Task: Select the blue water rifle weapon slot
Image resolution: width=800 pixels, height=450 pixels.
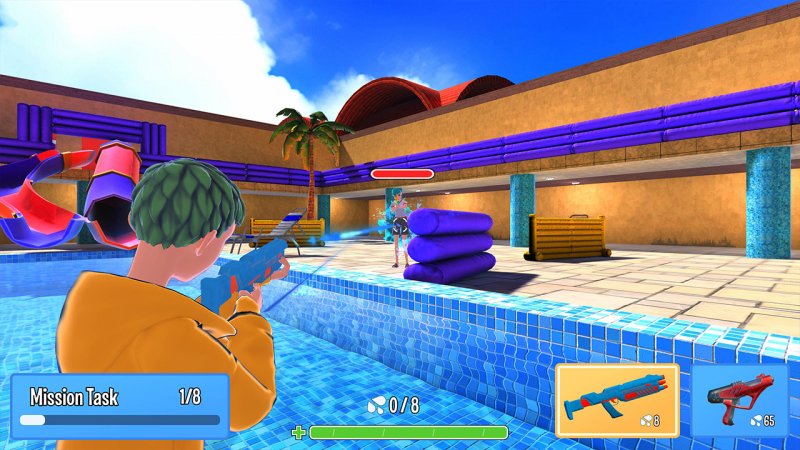Action: [x=617, y=400]
